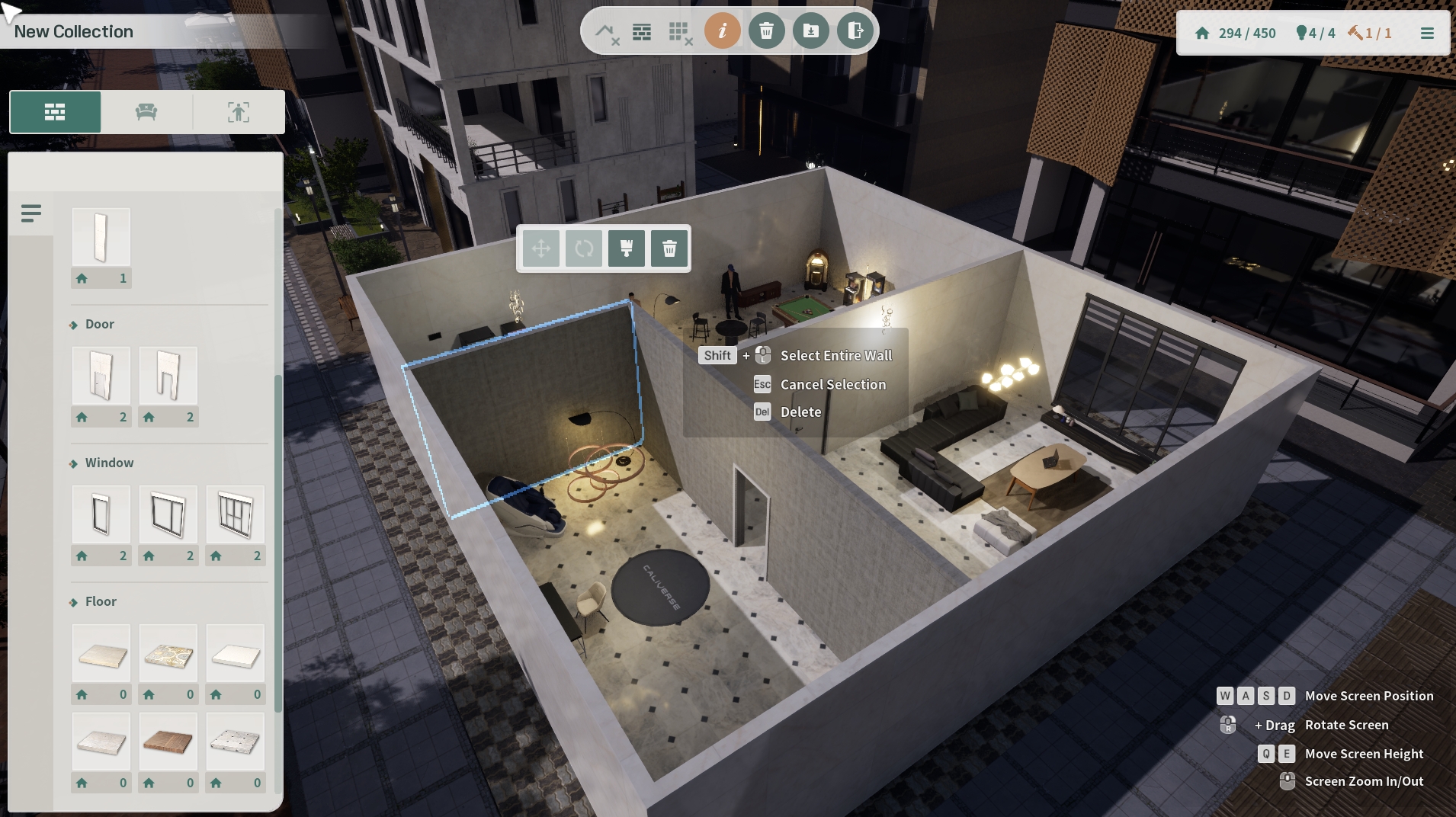Select the plain wall panel thumbnail
1456x817 pixels.
101,237
